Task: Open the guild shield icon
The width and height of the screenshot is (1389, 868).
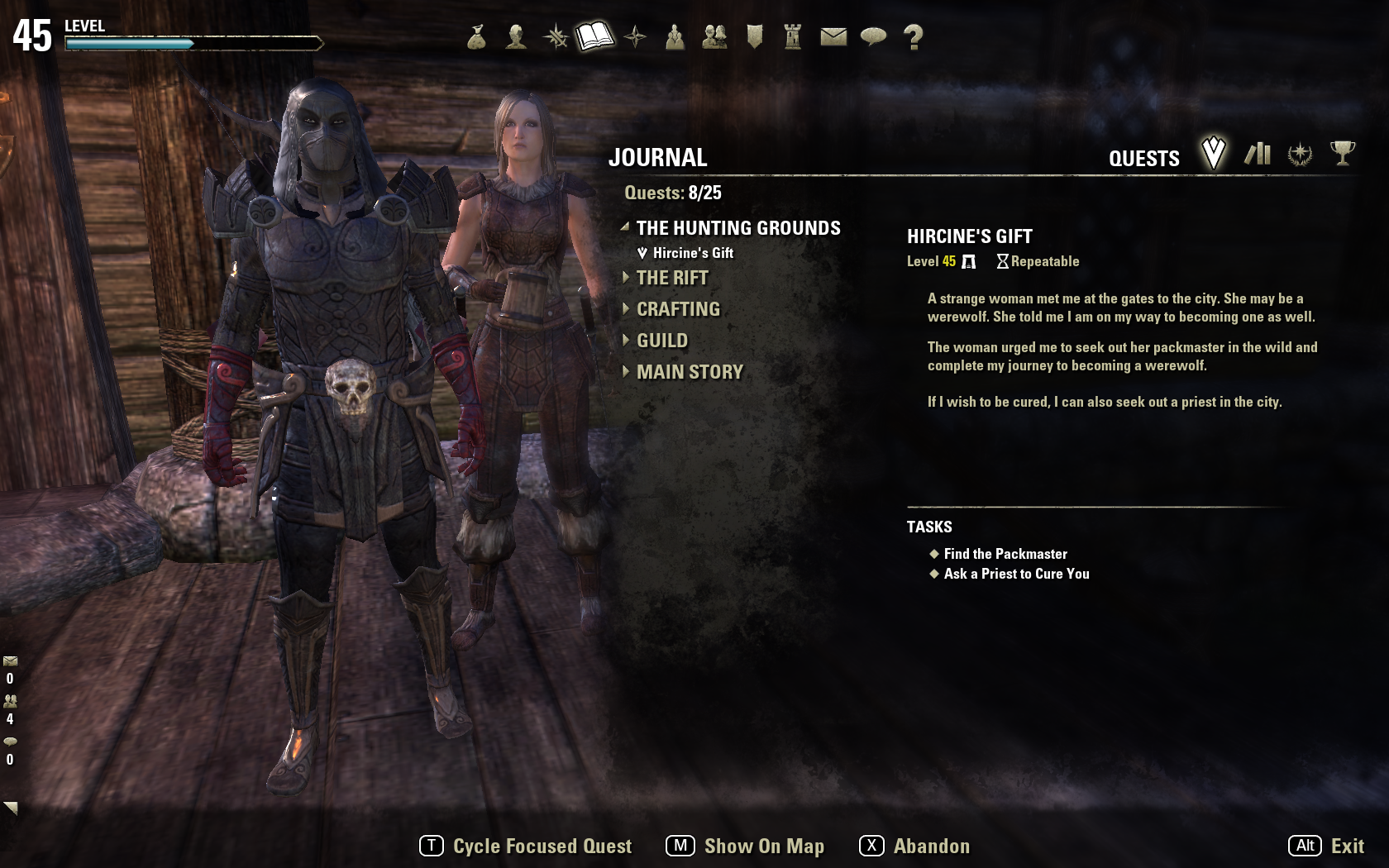Action: point(754,37)
